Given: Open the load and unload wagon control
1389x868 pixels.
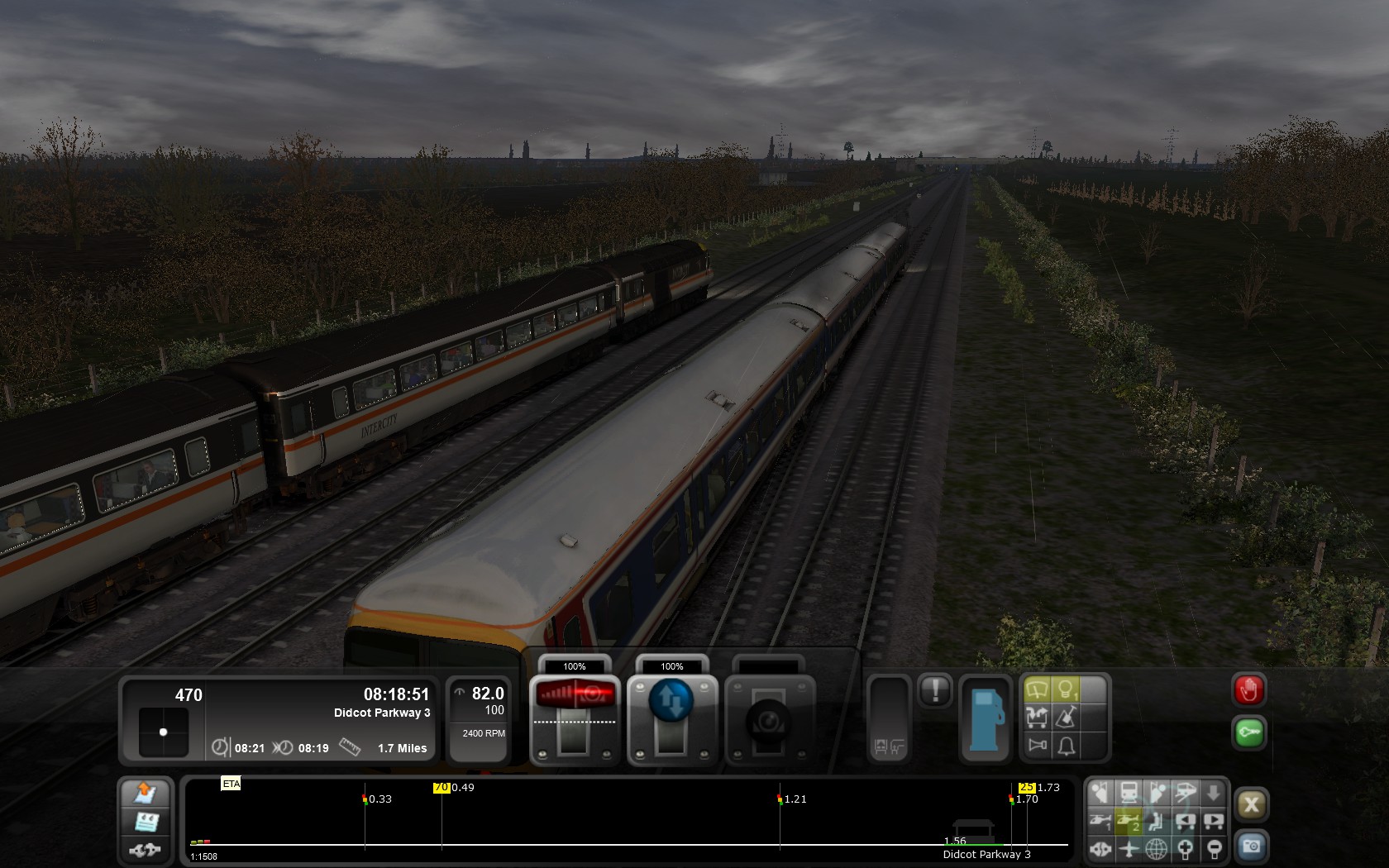Looking at the screenshot, I should point(1037,717).
